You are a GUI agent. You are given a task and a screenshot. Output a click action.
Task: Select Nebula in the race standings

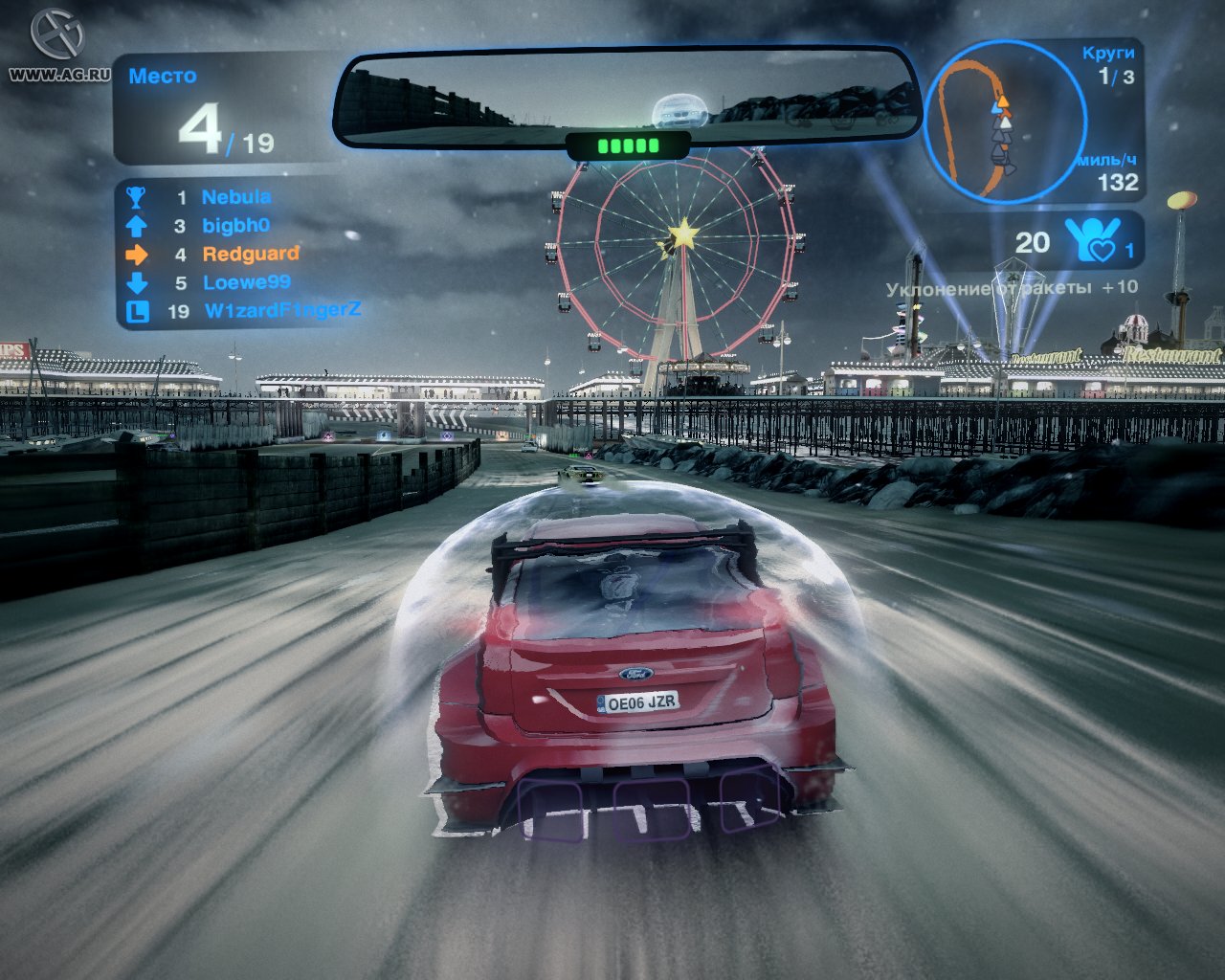[235, 197]
